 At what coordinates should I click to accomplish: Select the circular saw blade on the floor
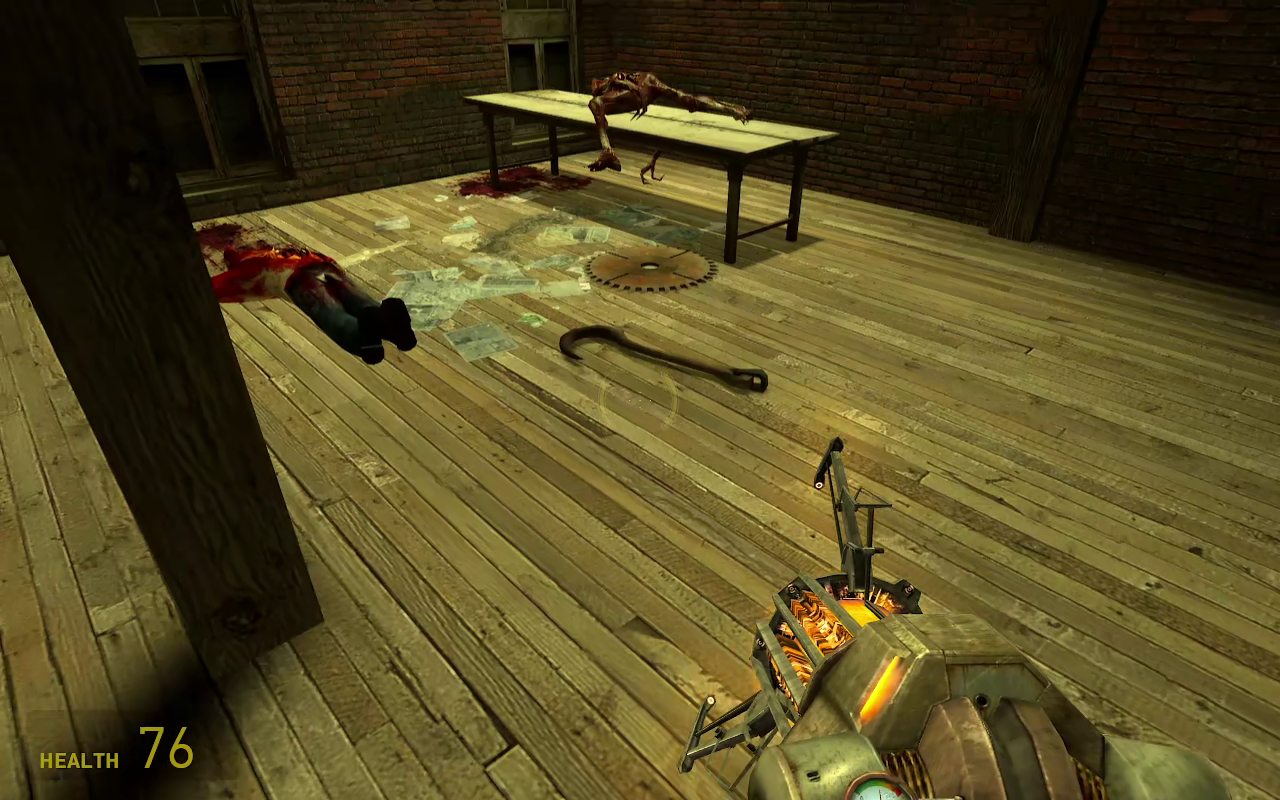pyautogui.click(x=650, y=267)
